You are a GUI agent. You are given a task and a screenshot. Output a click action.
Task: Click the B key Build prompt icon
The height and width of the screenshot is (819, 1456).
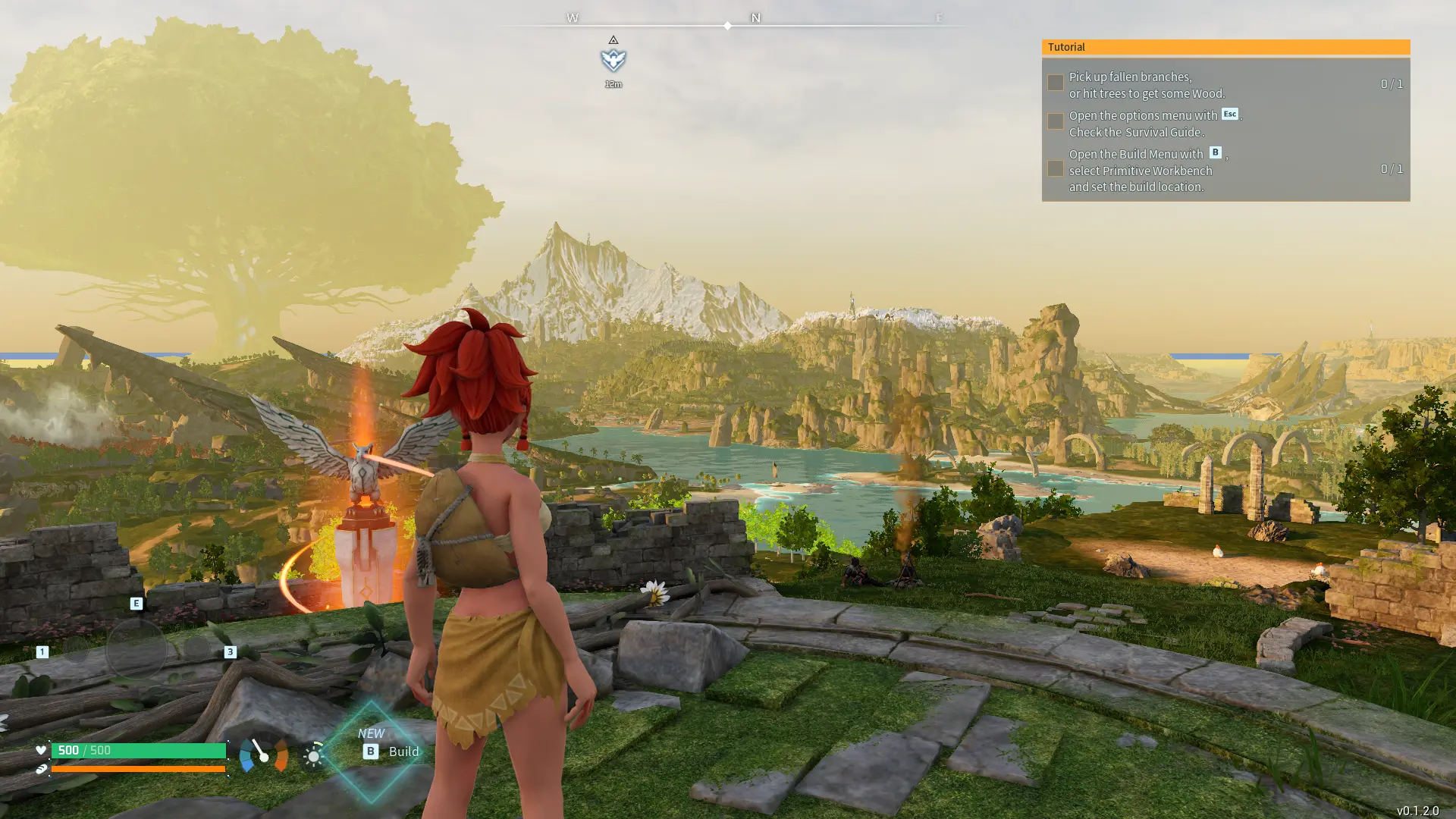click(370, 752)
